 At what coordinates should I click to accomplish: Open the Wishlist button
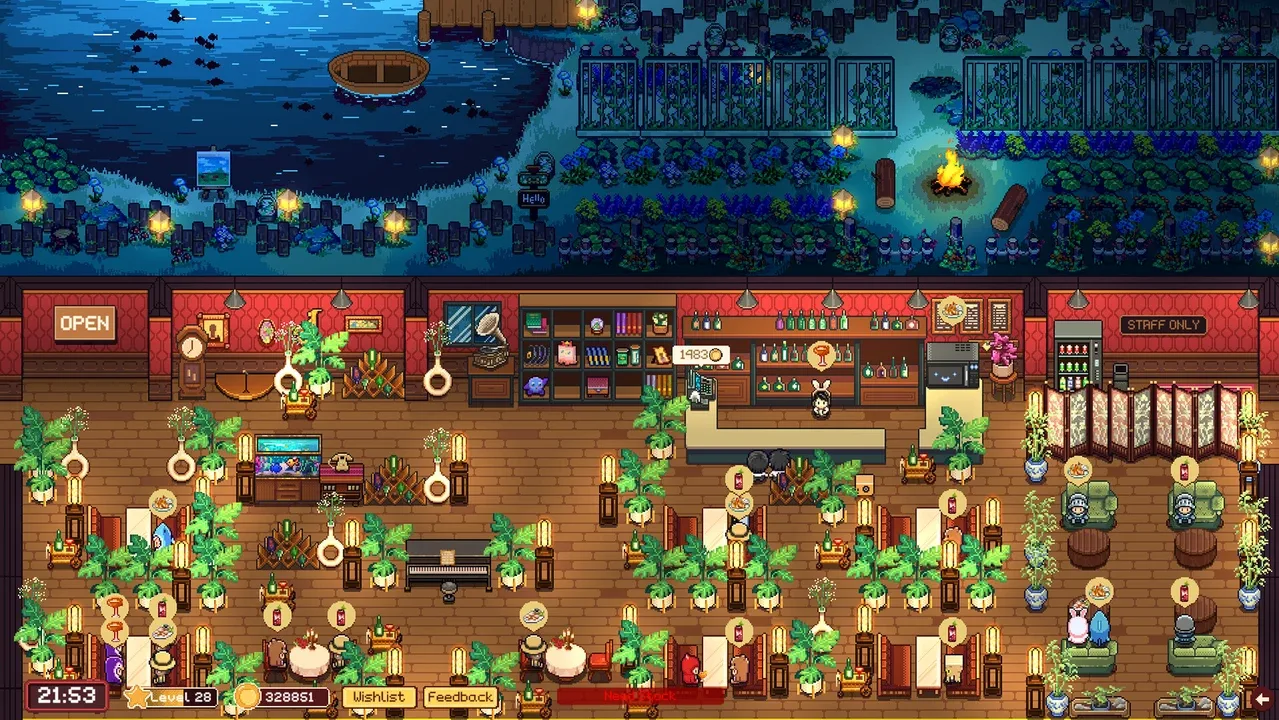pyautogui.click(x=379, y=697)
